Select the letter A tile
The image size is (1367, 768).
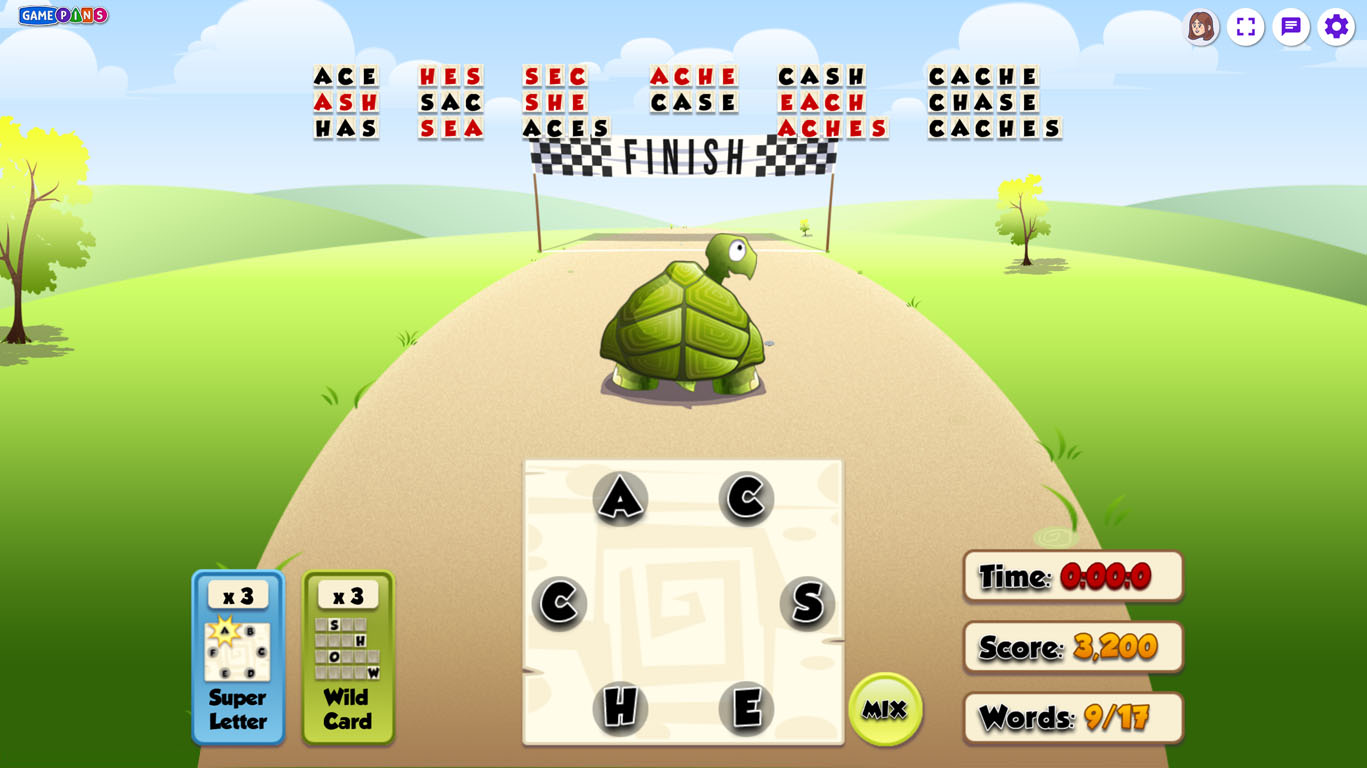coord(620,498)
